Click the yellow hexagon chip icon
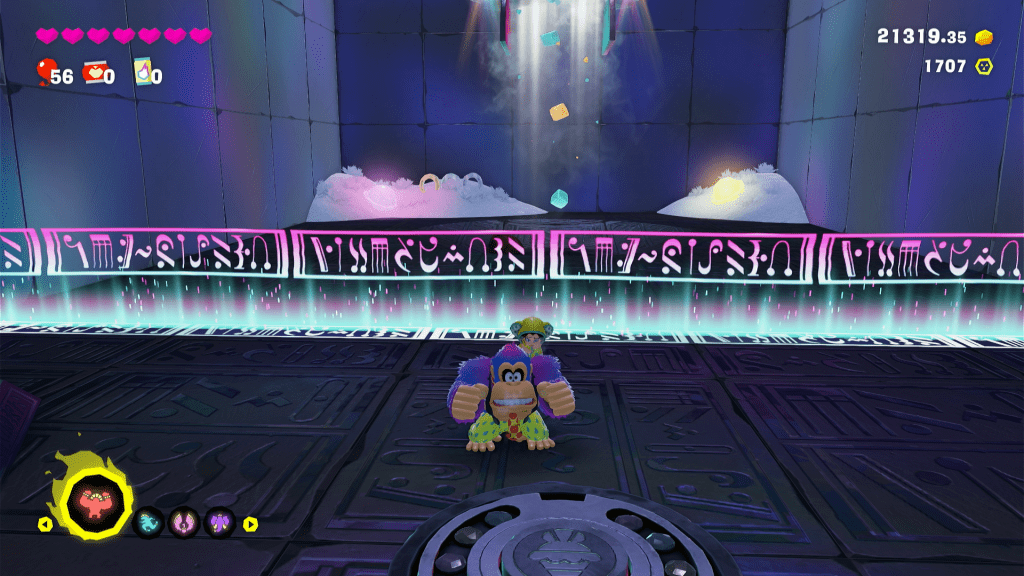The width and height of the screenshot is (1024, 576). [984, 66]
